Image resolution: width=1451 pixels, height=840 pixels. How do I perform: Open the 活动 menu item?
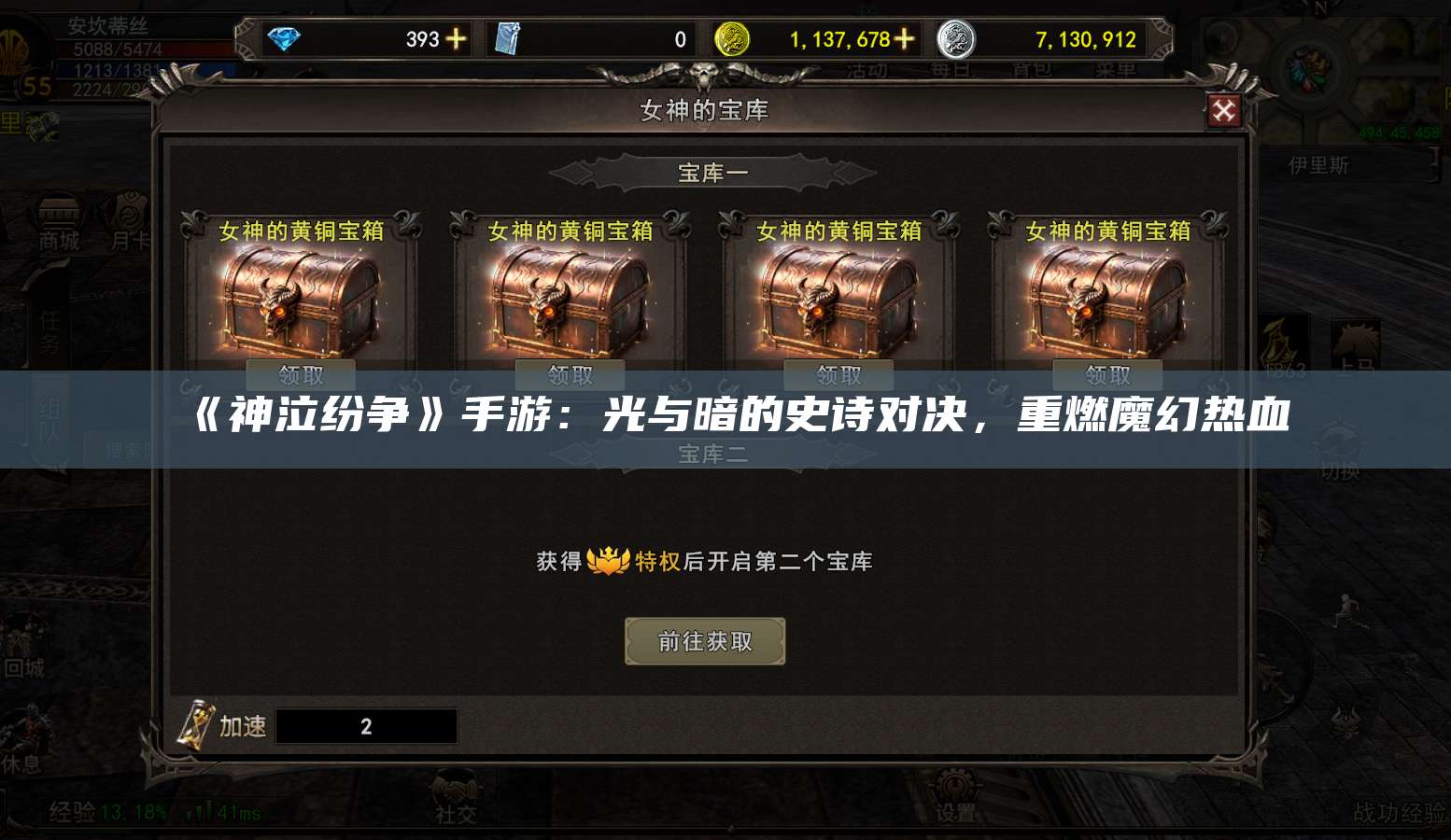pyautogui.click(x=865, y=68)
